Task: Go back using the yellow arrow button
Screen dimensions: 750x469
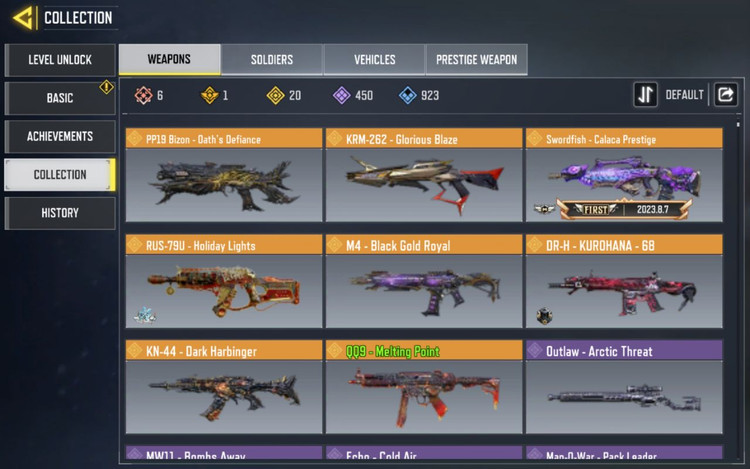Action: pyautogui.click(x=23, y=17)
